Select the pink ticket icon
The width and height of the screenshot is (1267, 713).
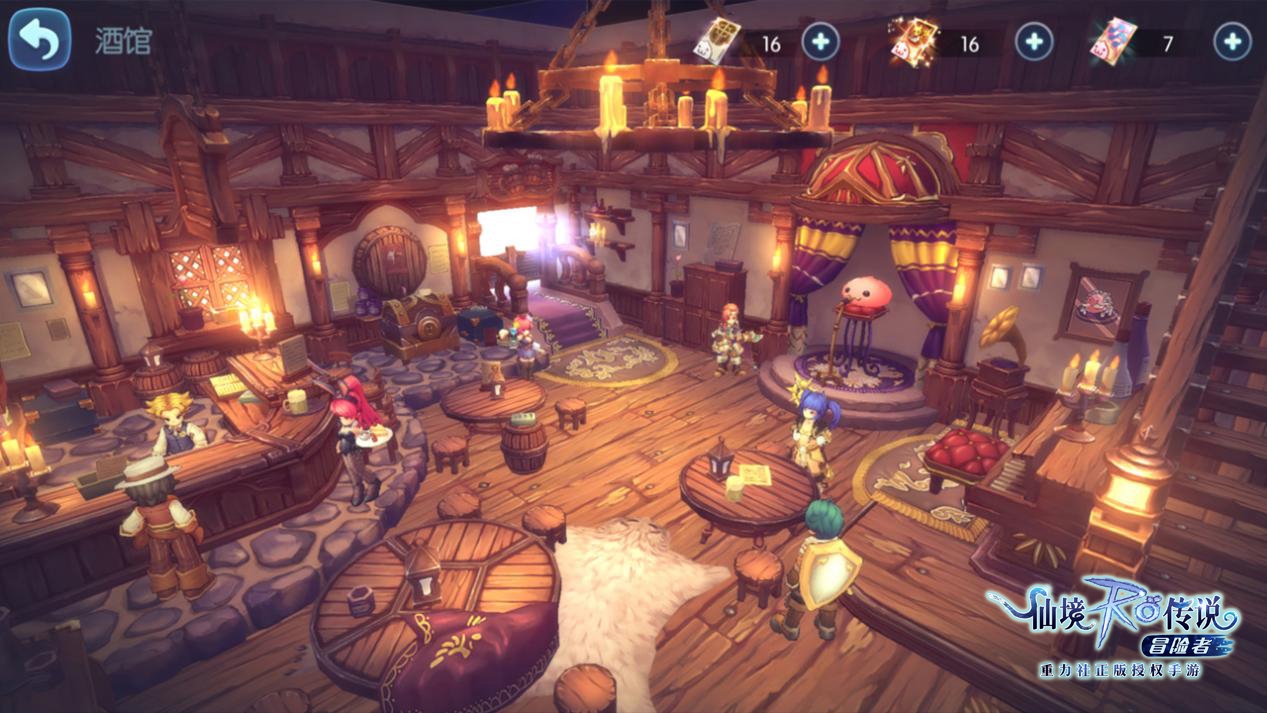(1113, 41)
